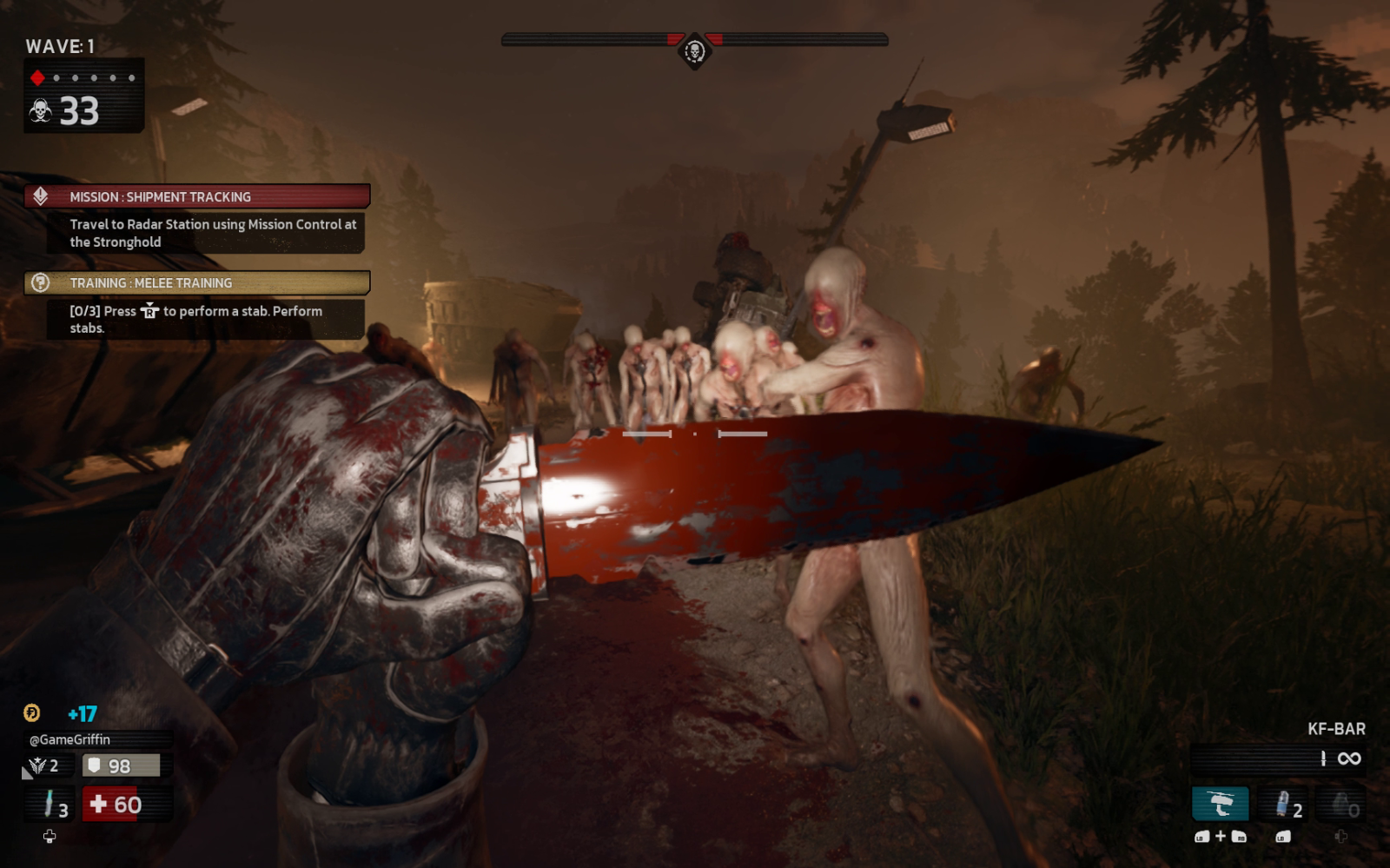Screen dimensions: 1390x868
Task: Click the boss skull emblem at top
Action: [x=694, y=51]
